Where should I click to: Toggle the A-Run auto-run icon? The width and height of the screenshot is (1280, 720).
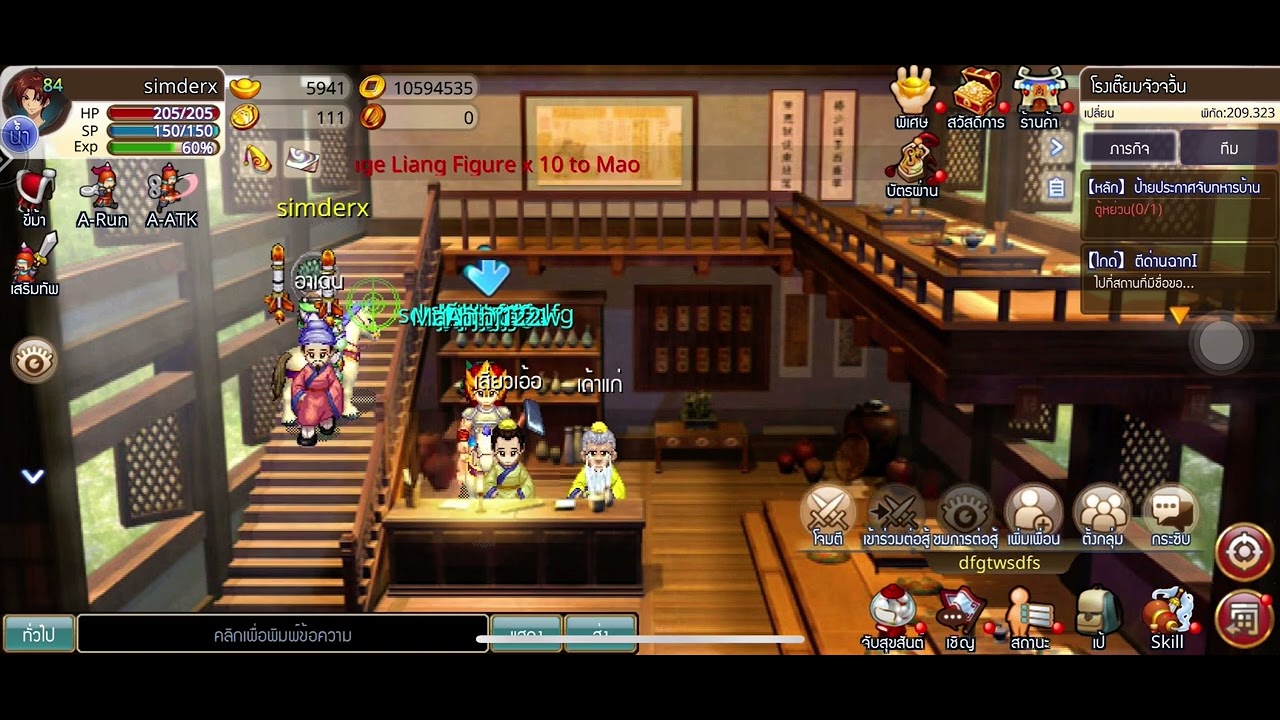coord(103,194)
